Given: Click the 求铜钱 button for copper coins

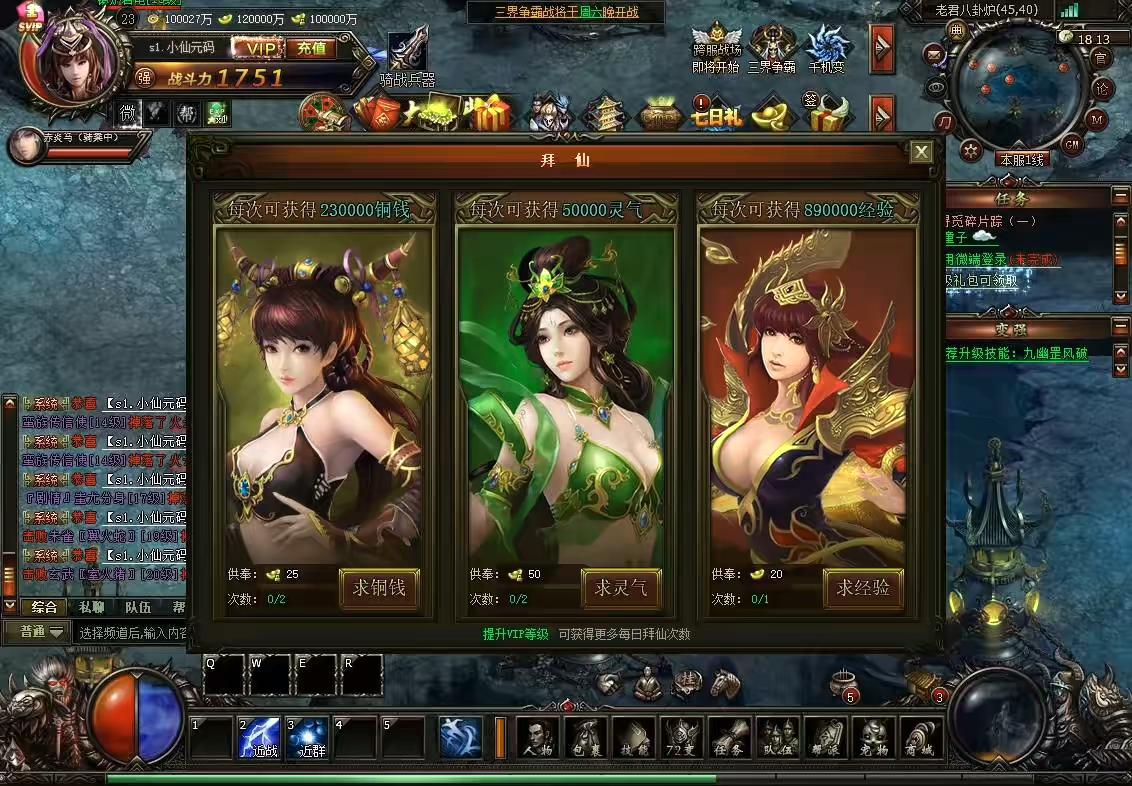Looking at the screenshot, I should [379, 588].
